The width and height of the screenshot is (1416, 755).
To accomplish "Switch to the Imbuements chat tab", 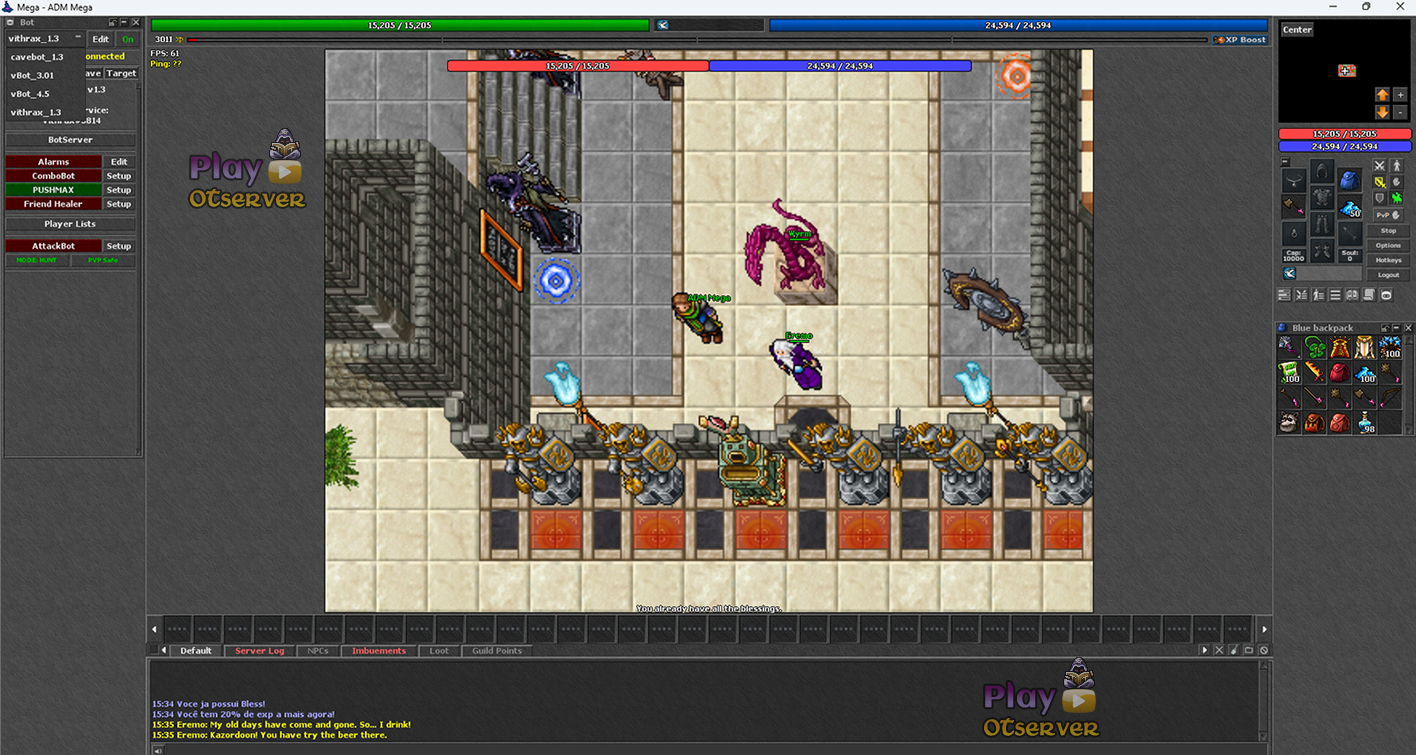I will [379, 651].
